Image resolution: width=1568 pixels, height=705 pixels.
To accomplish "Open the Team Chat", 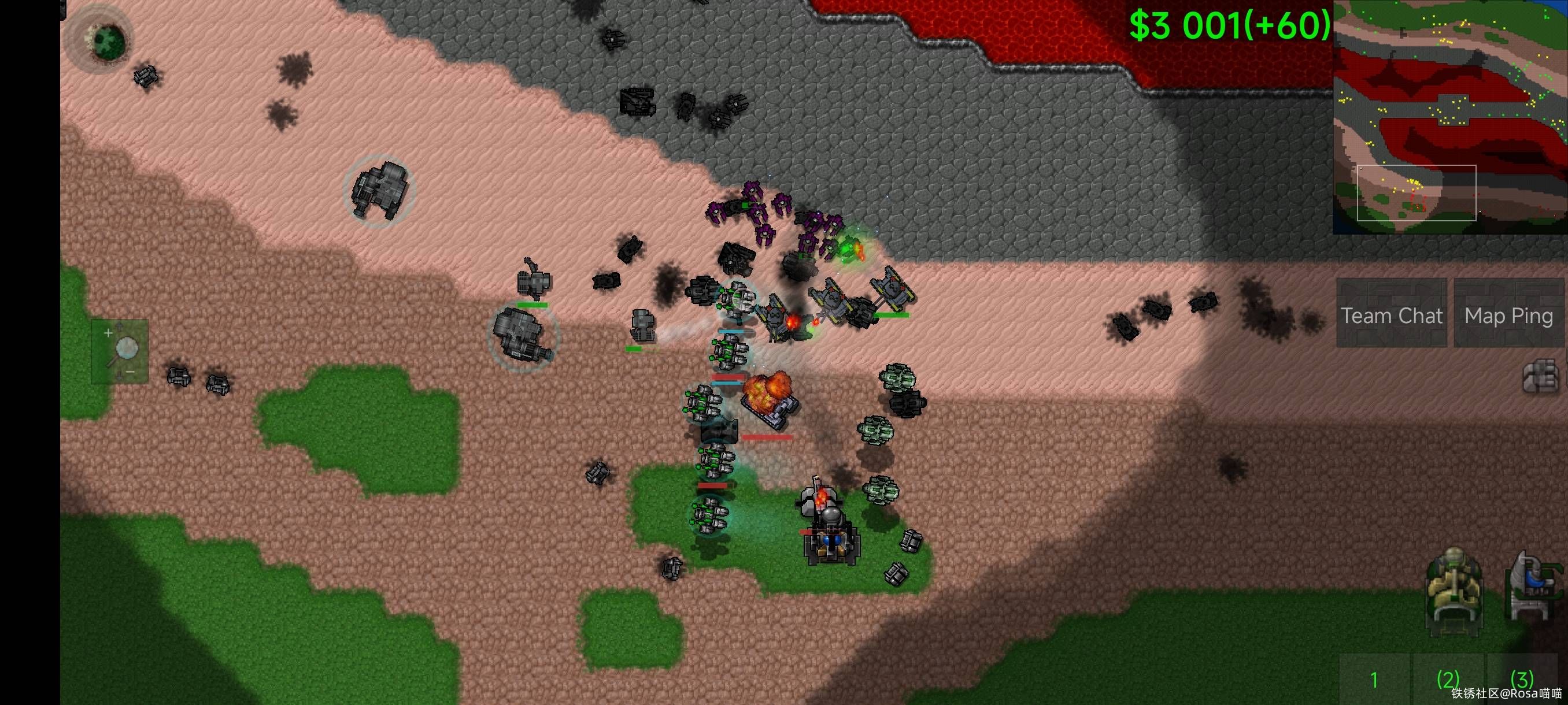I will [1391, 314].
